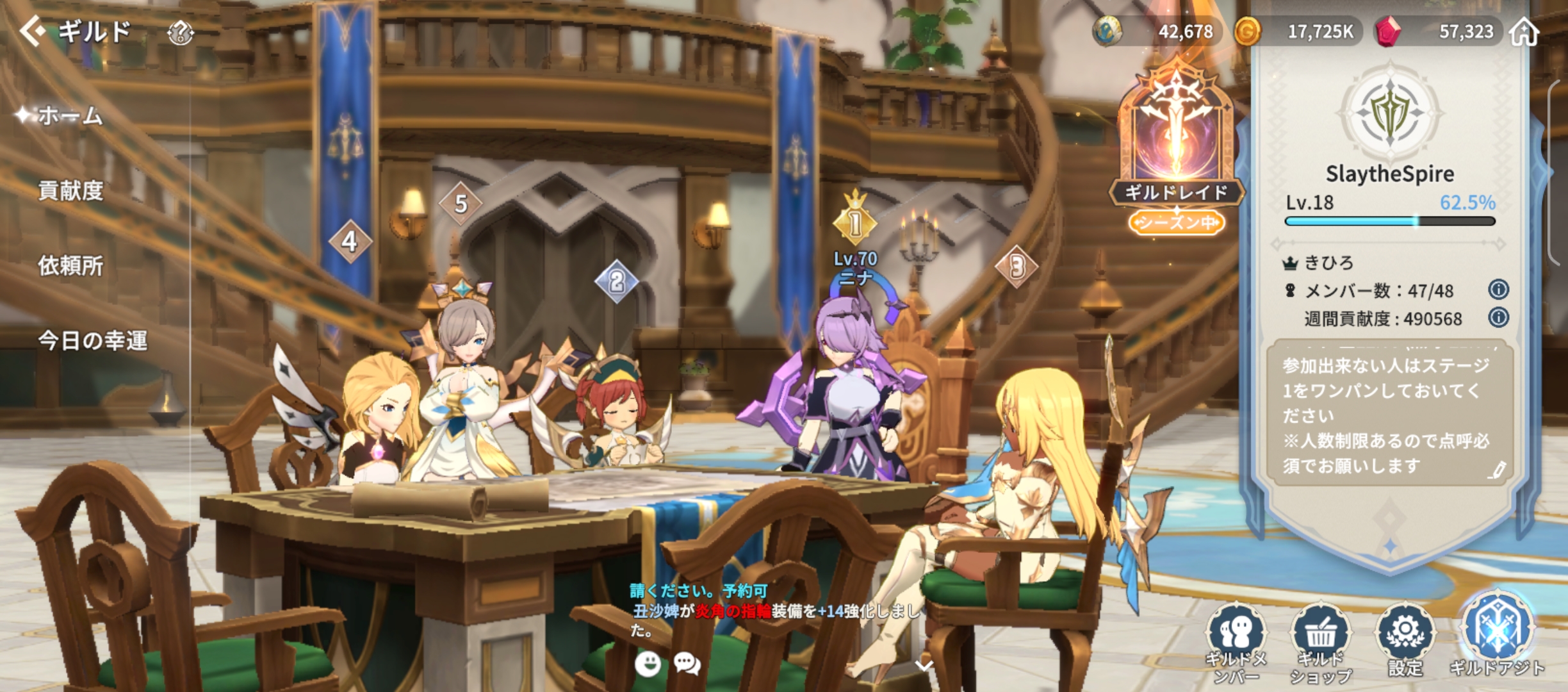Enter the ギルドレイド guild raid
The width and height of the screenshot is (1568, 692).
[1177, 149]
